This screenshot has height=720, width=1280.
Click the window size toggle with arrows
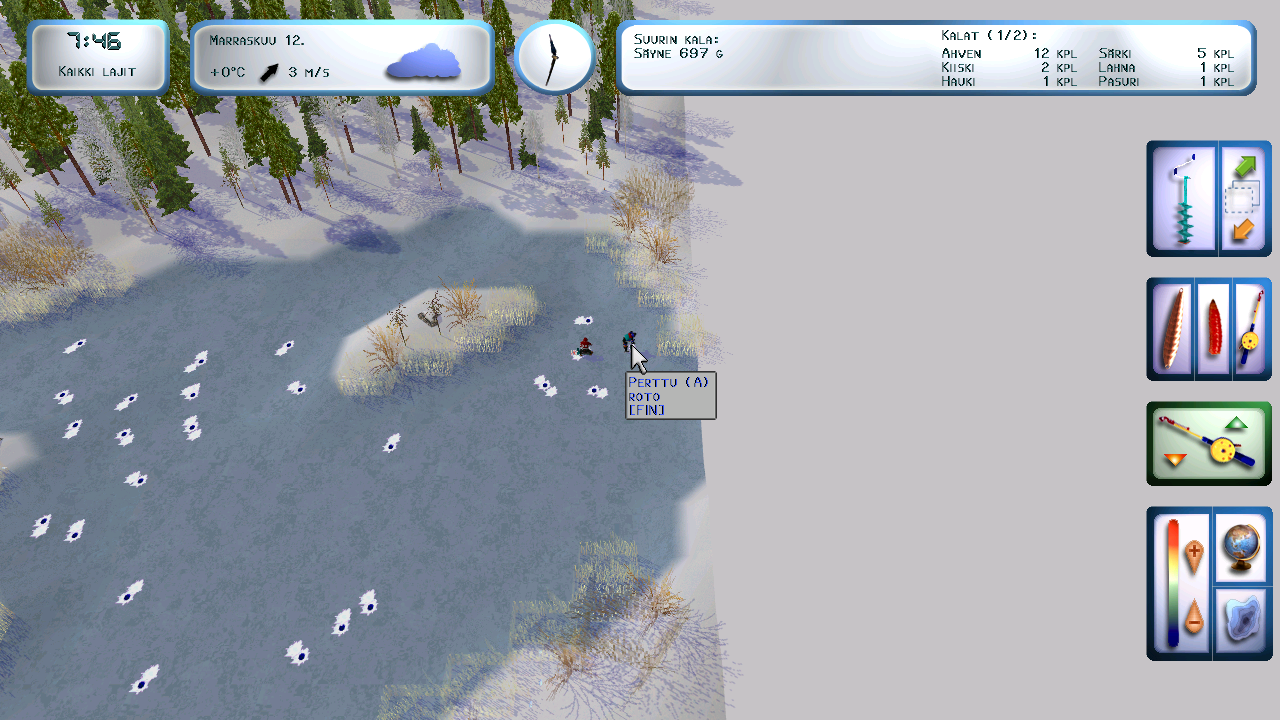[x=1243, y=198]
